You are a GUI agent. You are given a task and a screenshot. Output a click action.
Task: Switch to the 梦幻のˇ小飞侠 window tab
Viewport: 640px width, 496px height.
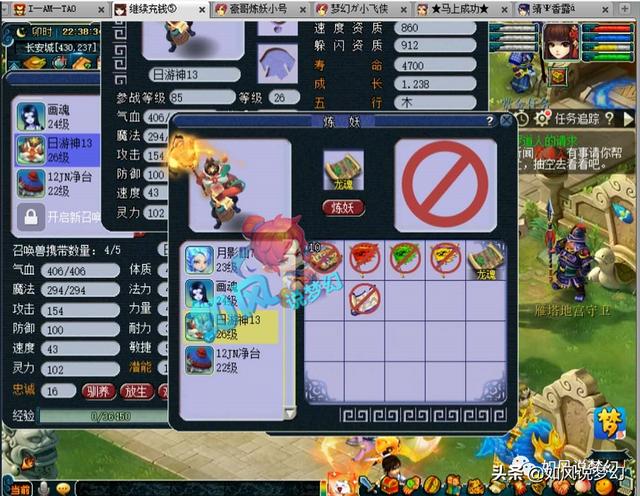click(x=362, y=8)
